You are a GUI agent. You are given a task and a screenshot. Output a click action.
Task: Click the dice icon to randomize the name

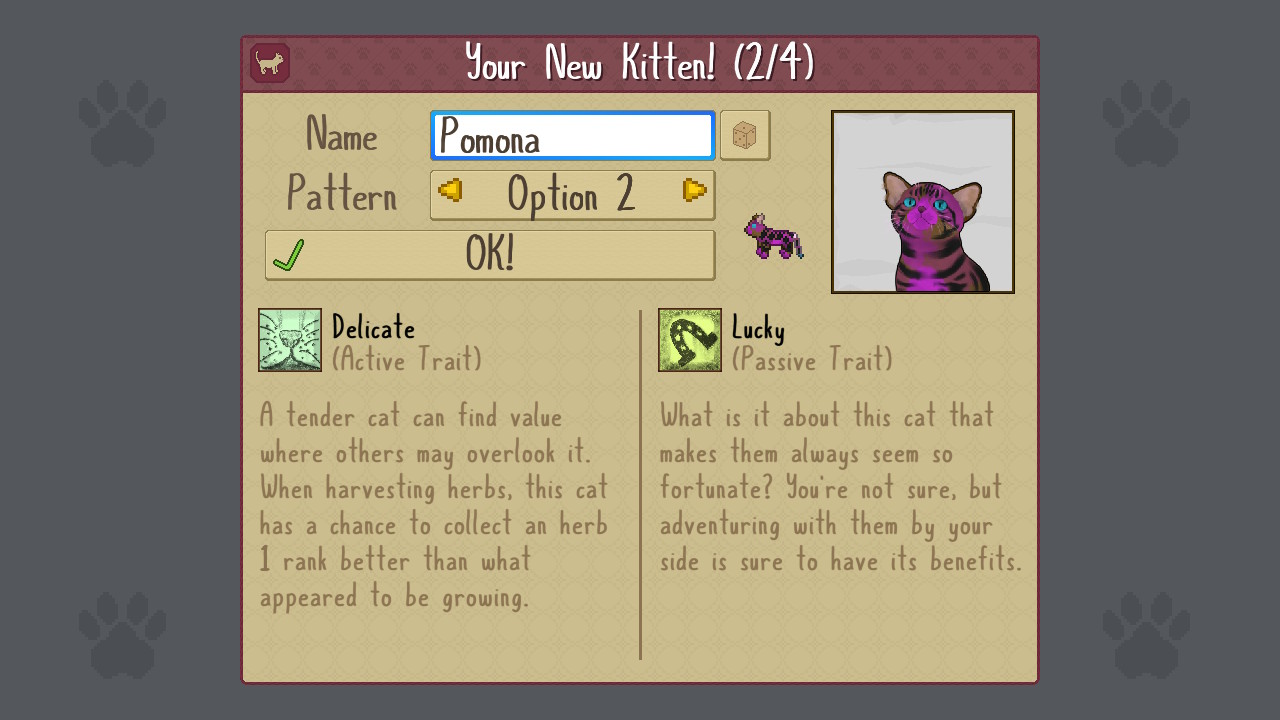click(x=745, y=134)
